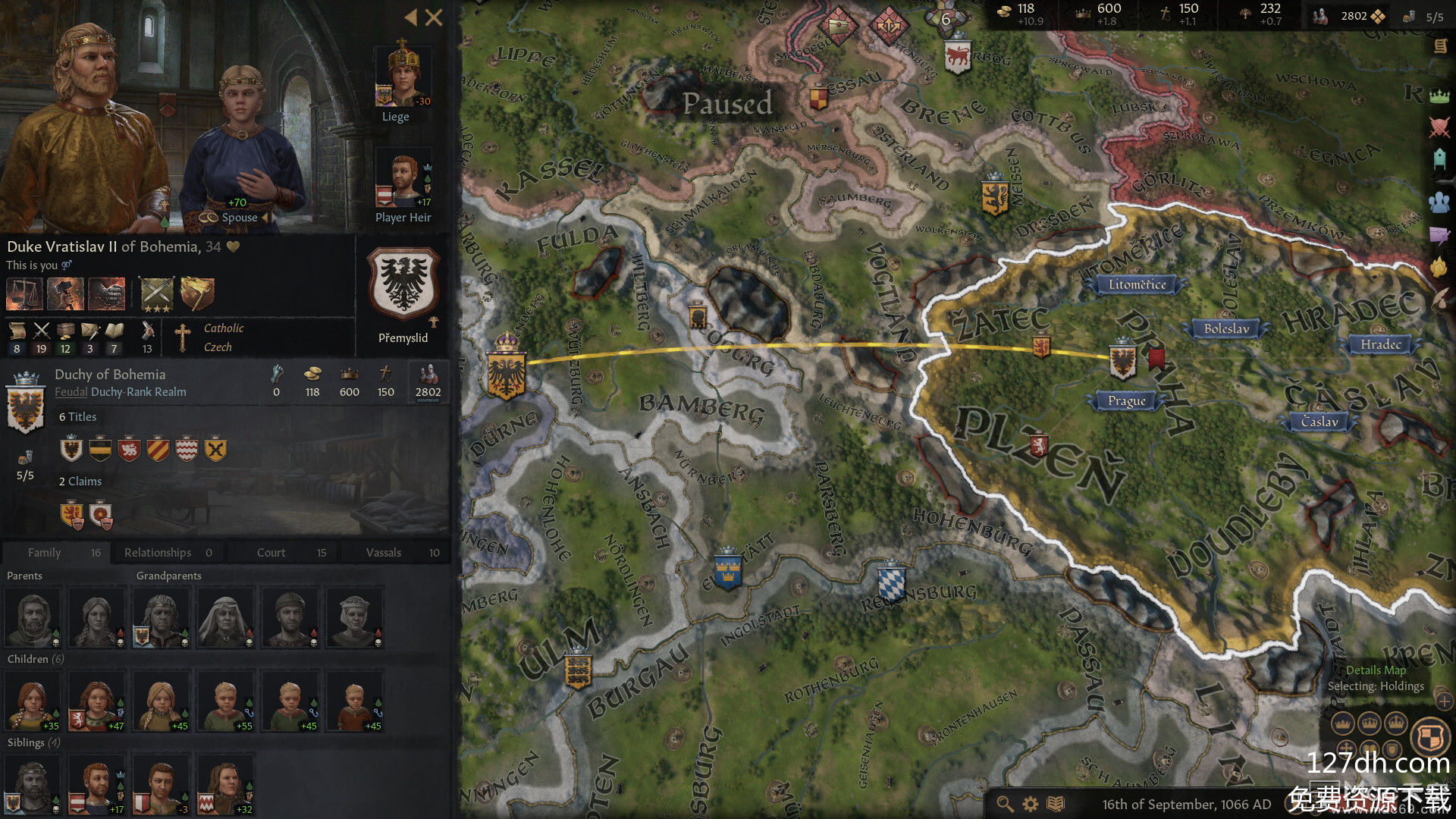This screenshot has height=819, width=1456.
Task: Select the Prague holding label
Action: pos(1126,401)
